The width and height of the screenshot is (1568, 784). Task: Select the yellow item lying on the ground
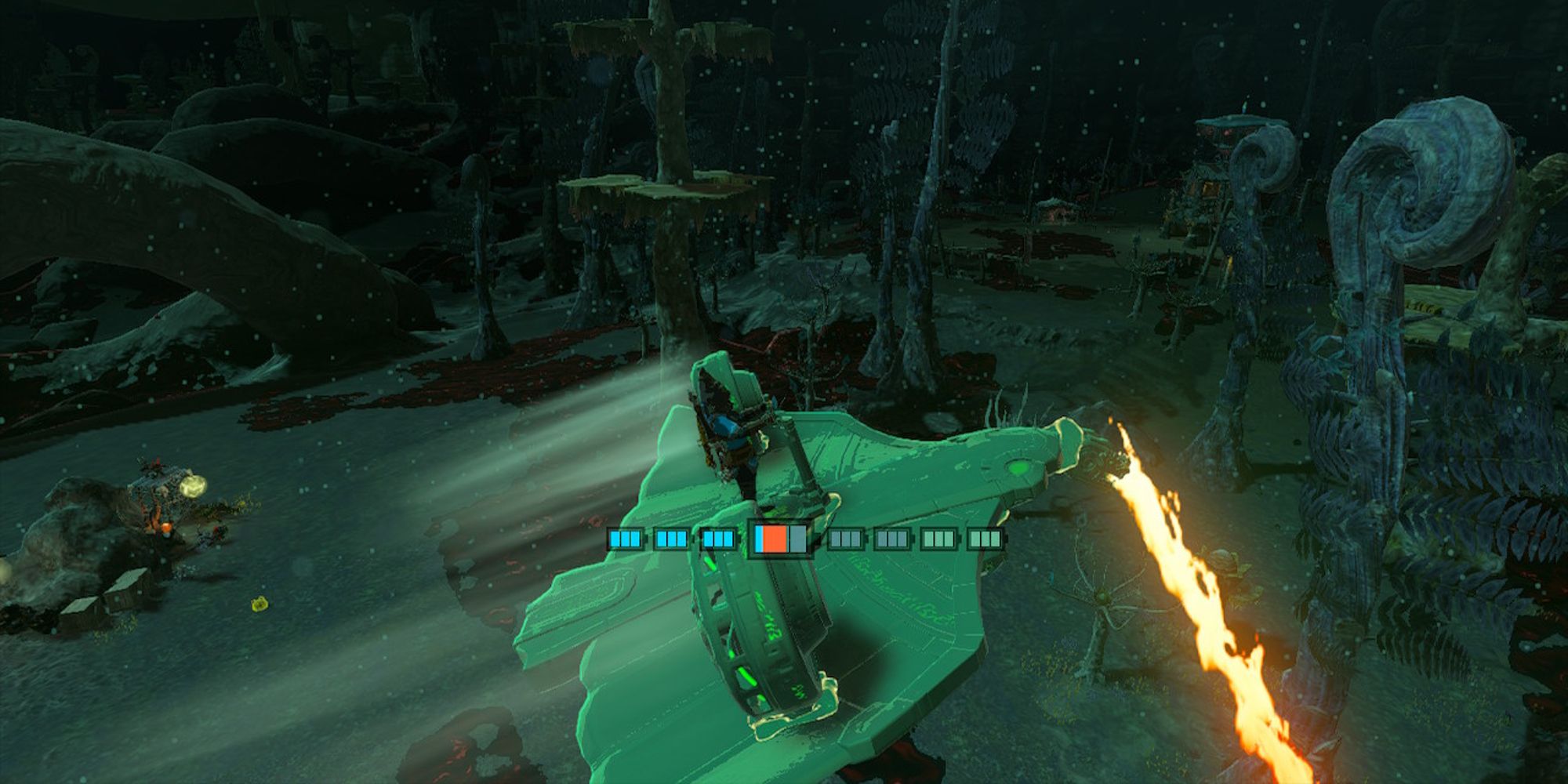pyautogui.click(x=260, y=604)
